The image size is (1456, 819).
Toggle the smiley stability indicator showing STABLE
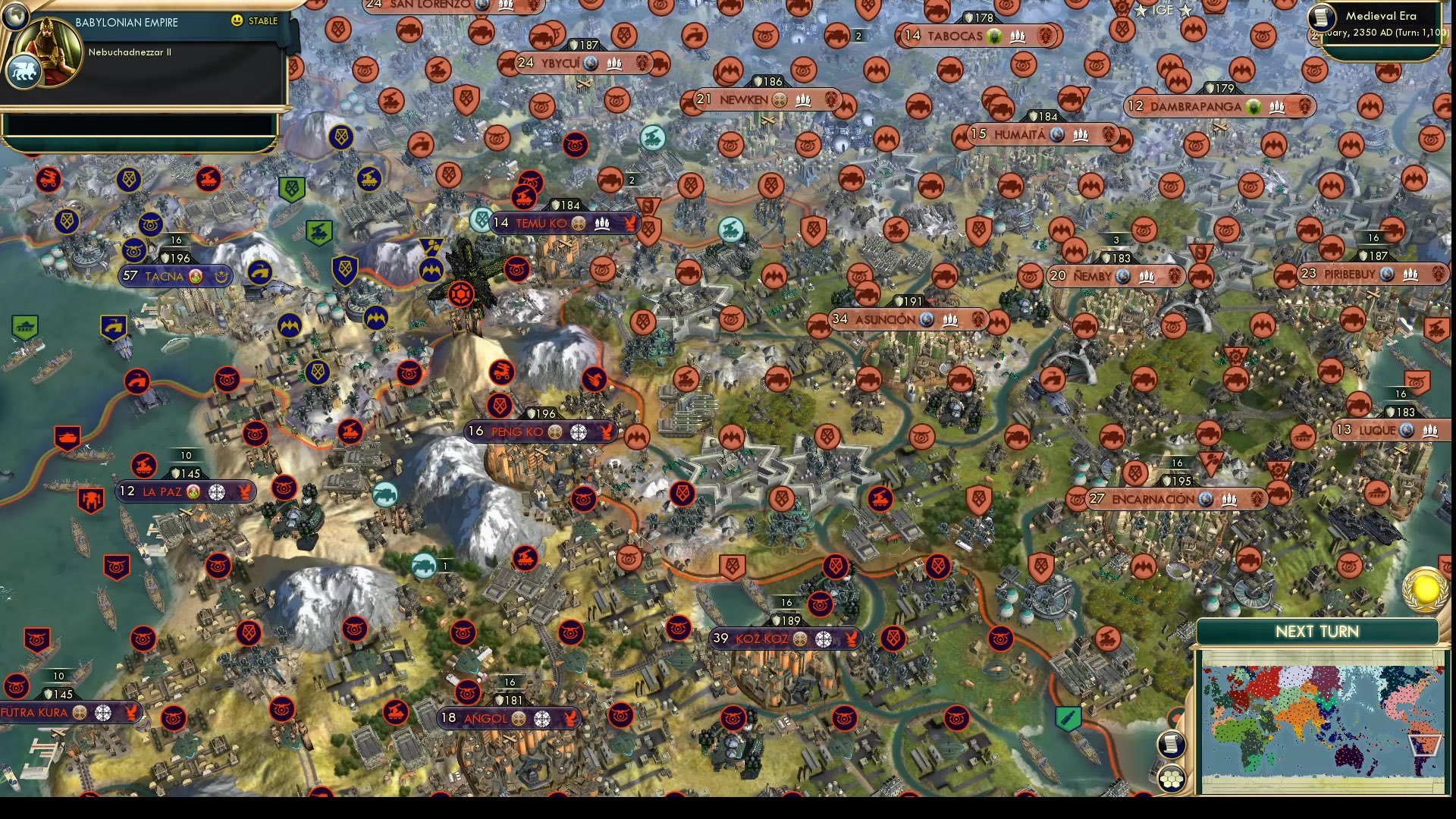237,21
